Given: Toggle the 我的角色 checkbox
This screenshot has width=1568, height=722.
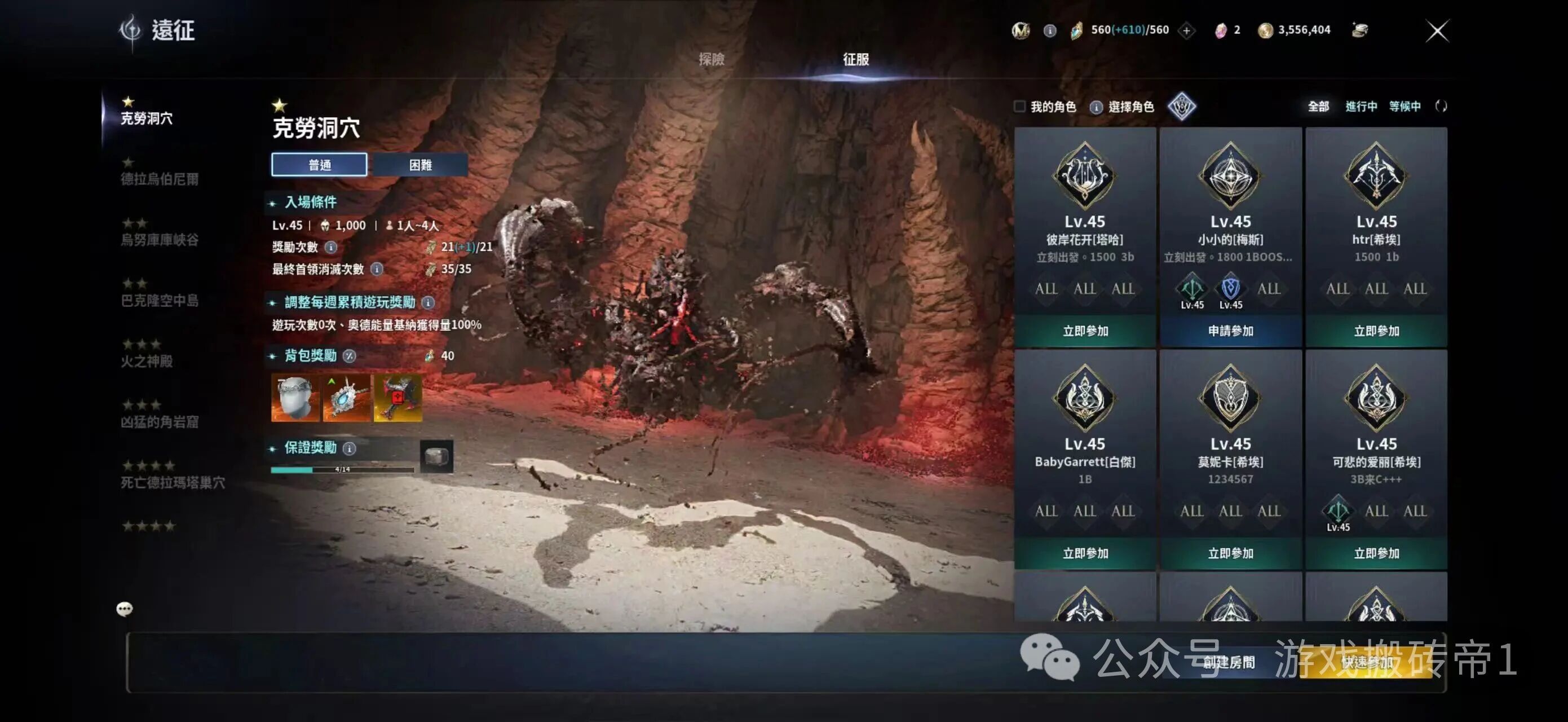Looking at the screenshot, I should click(1019, 107).
